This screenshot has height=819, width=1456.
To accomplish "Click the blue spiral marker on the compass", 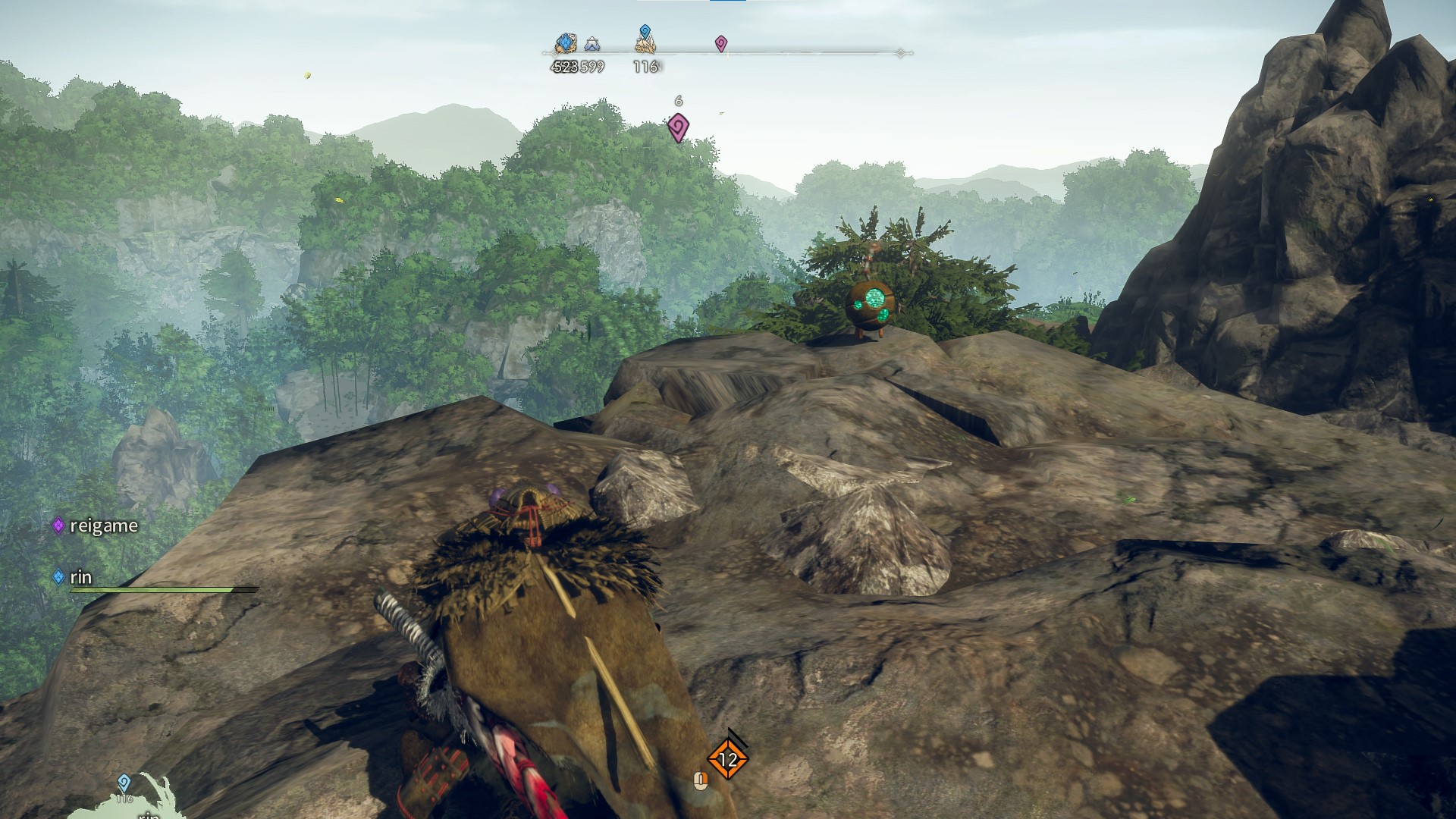I will pyautogui.click(x=645, y=32).
